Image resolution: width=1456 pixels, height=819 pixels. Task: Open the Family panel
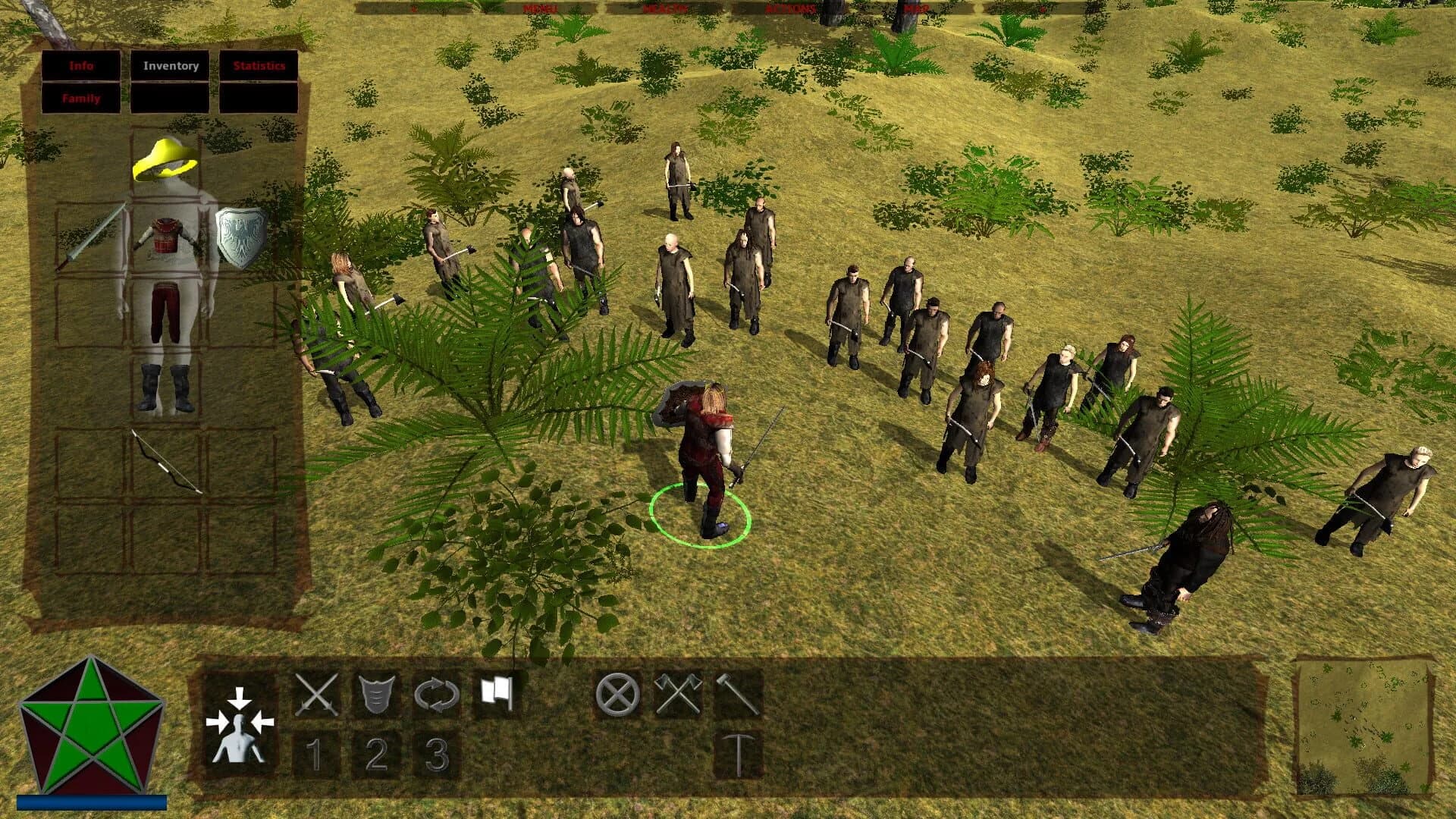point(82,99)
